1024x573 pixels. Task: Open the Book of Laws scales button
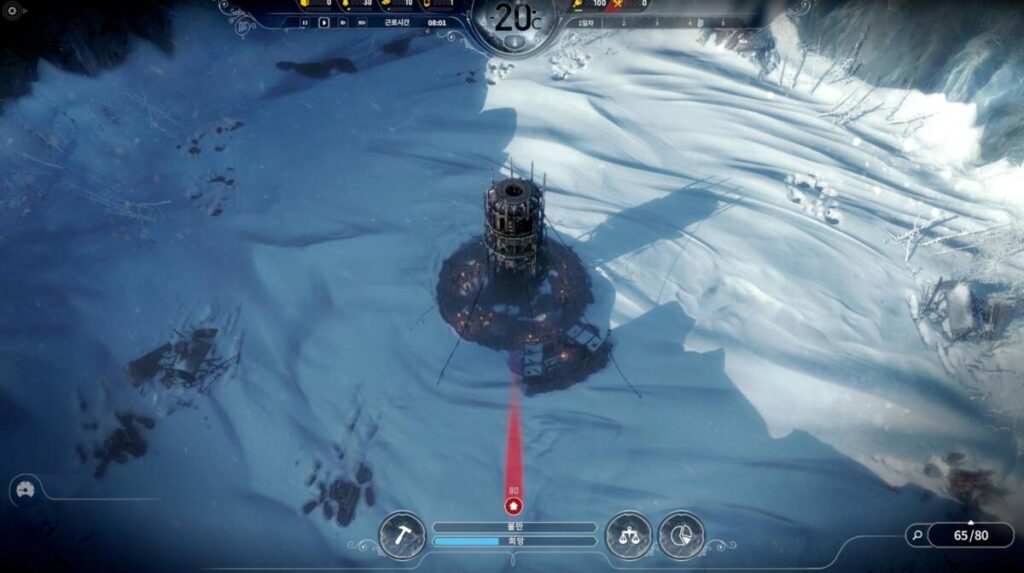[628, 536]
